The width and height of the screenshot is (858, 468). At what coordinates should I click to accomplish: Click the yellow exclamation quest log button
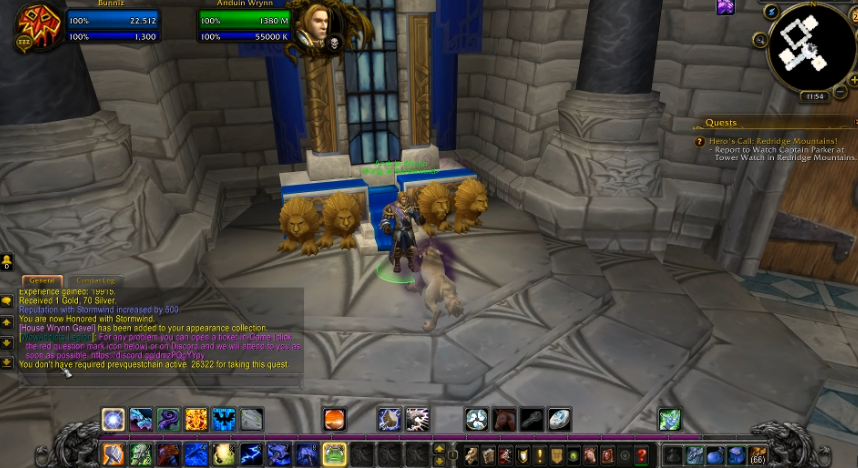coord(539,455)
